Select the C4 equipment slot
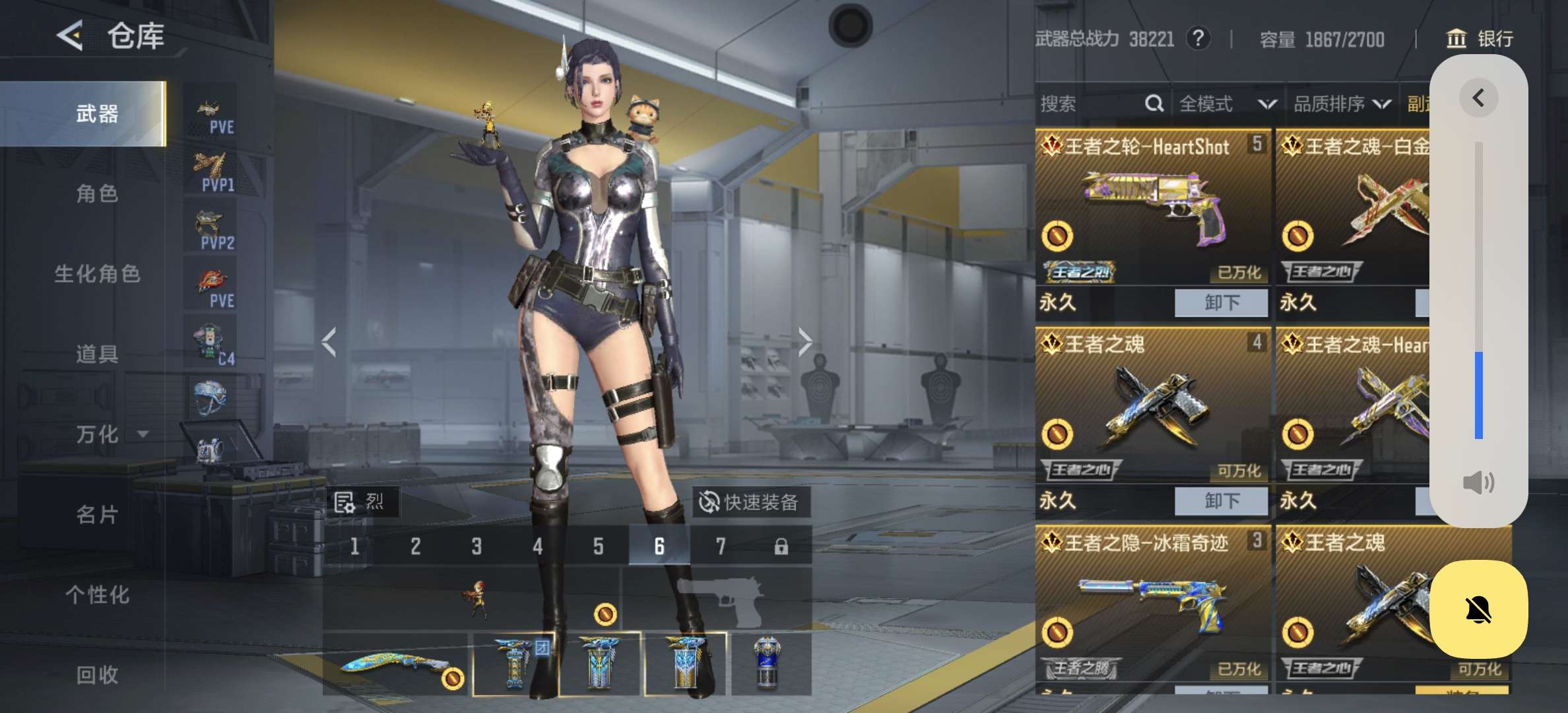Image resolution: width=1568 pixels, height=713 pixels. (x=212, y=345)
